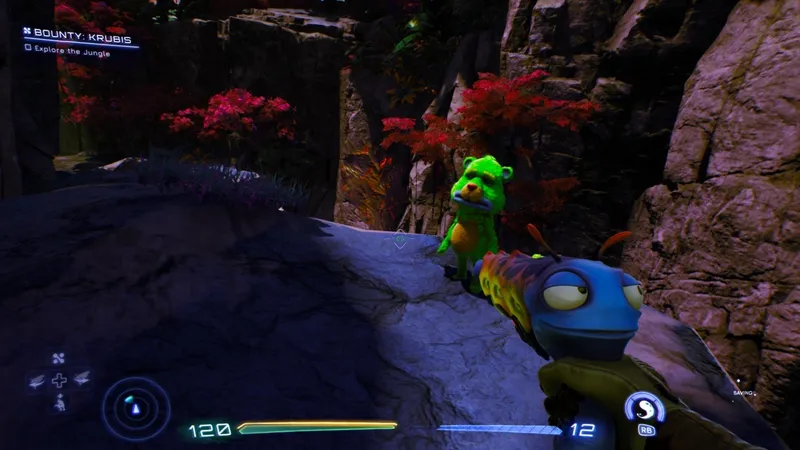Click the circular radar compass
The image size is (800, 450).
click(x=136, y=405)
